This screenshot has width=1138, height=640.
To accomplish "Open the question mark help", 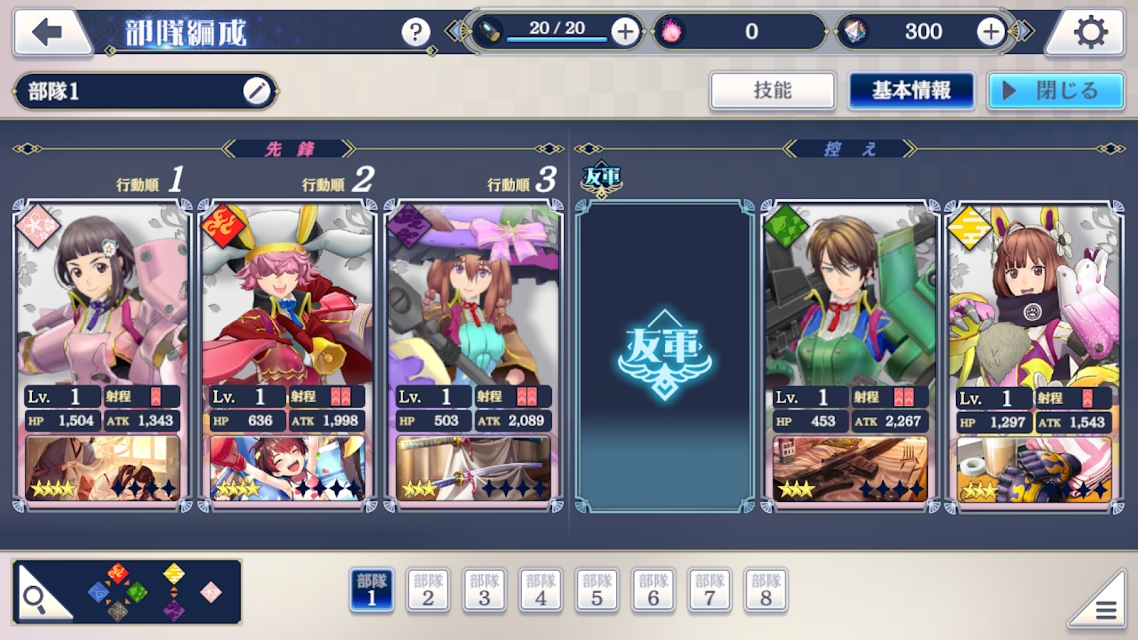I will [416, 32].
